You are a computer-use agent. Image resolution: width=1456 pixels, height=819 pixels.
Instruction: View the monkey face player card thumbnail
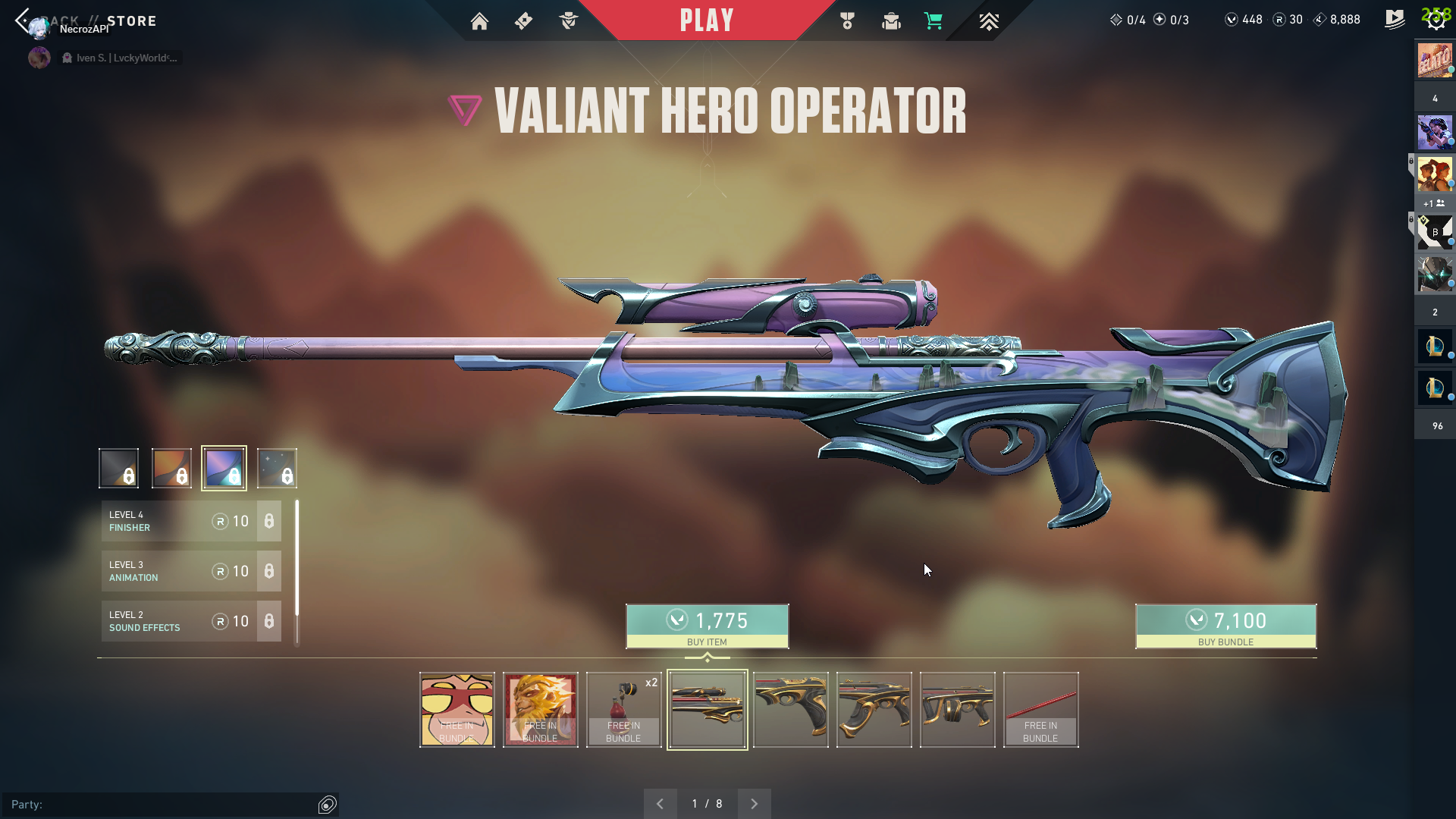[x=457, y=710]
